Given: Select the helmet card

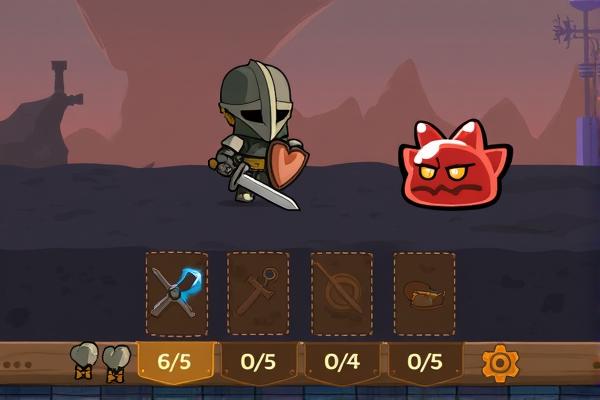Looking at the screenshot, I should (424, 293).
